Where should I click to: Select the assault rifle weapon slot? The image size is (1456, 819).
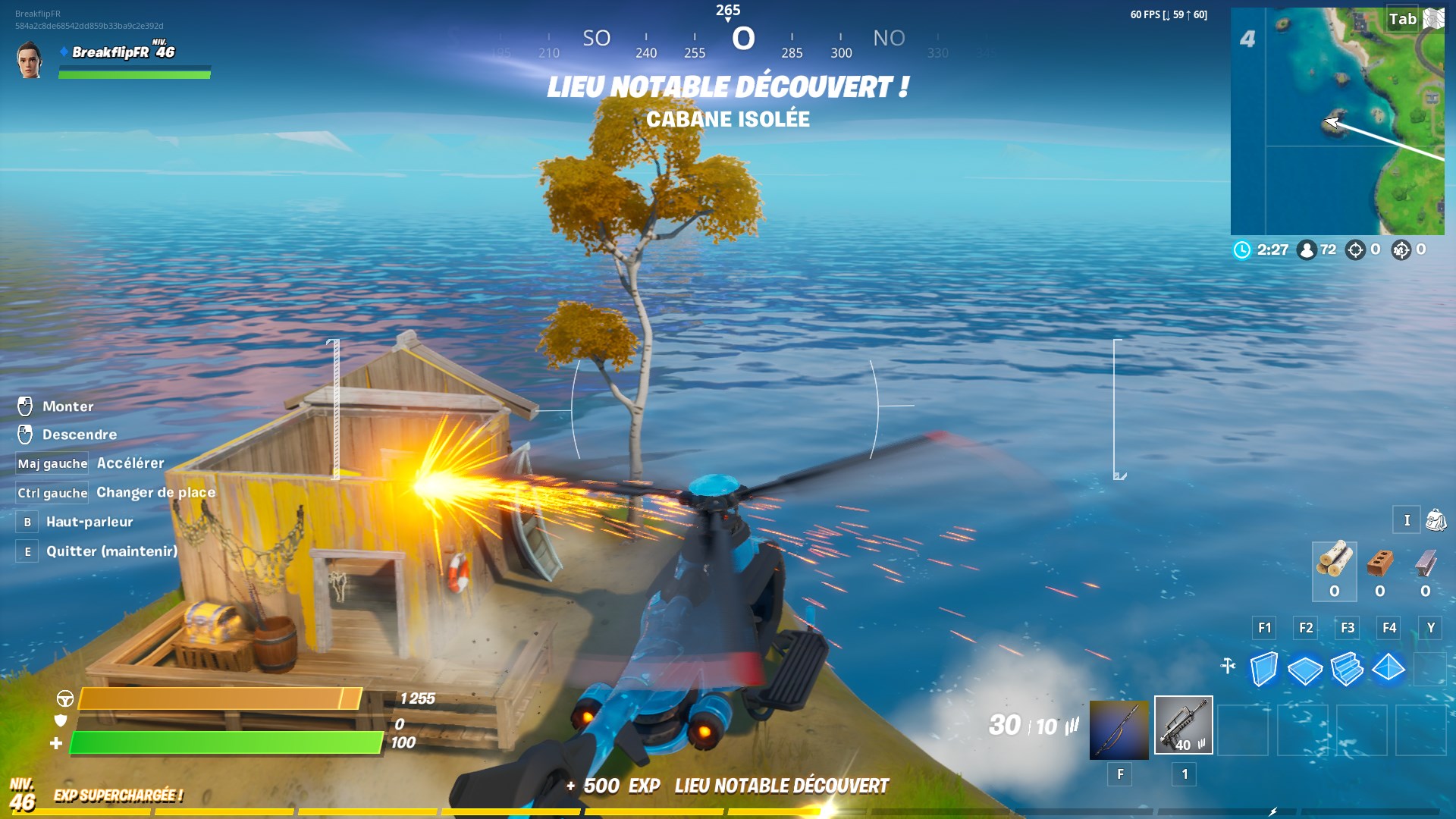tap(1183, 725)
